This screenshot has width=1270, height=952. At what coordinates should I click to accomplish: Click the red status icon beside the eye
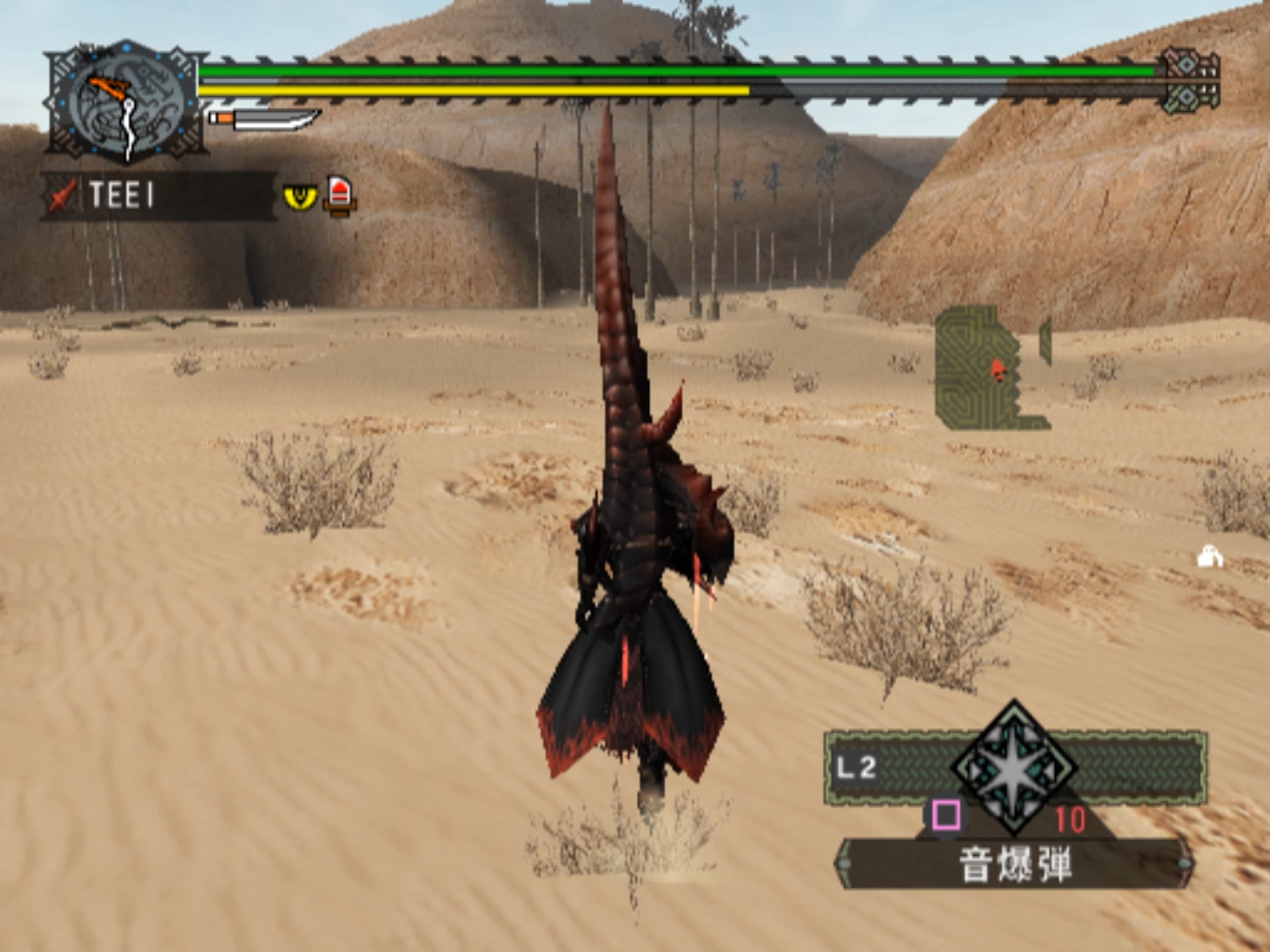coord(340,195)
